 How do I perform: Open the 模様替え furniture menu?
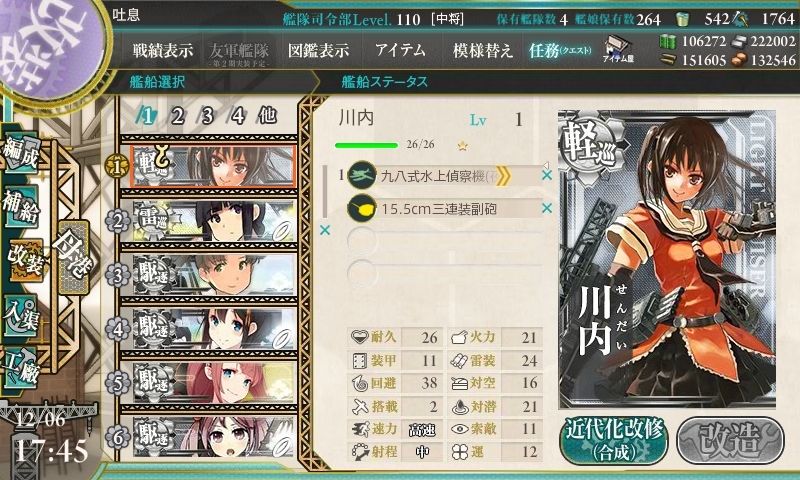point(483,50)
